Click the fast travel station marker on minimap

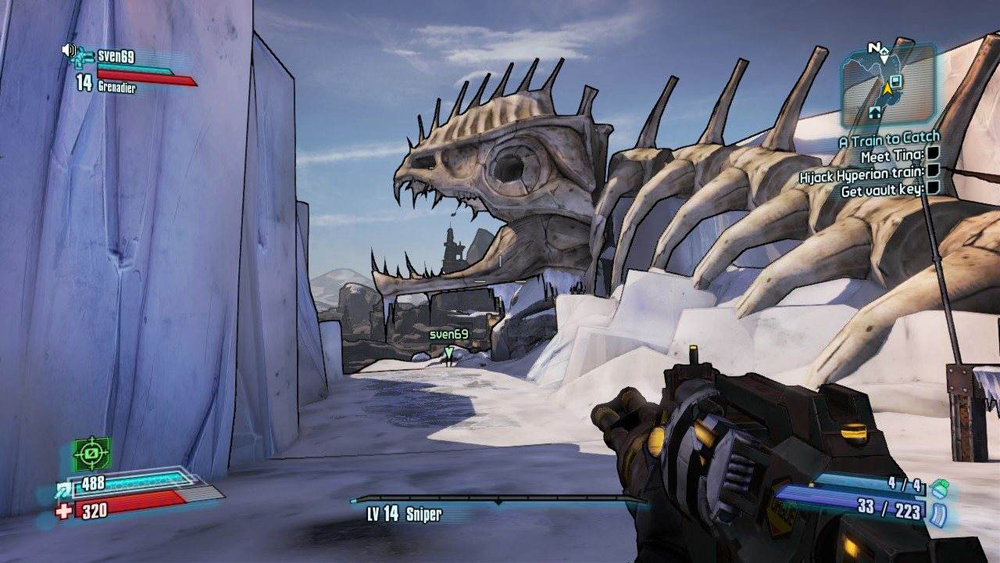896,81
